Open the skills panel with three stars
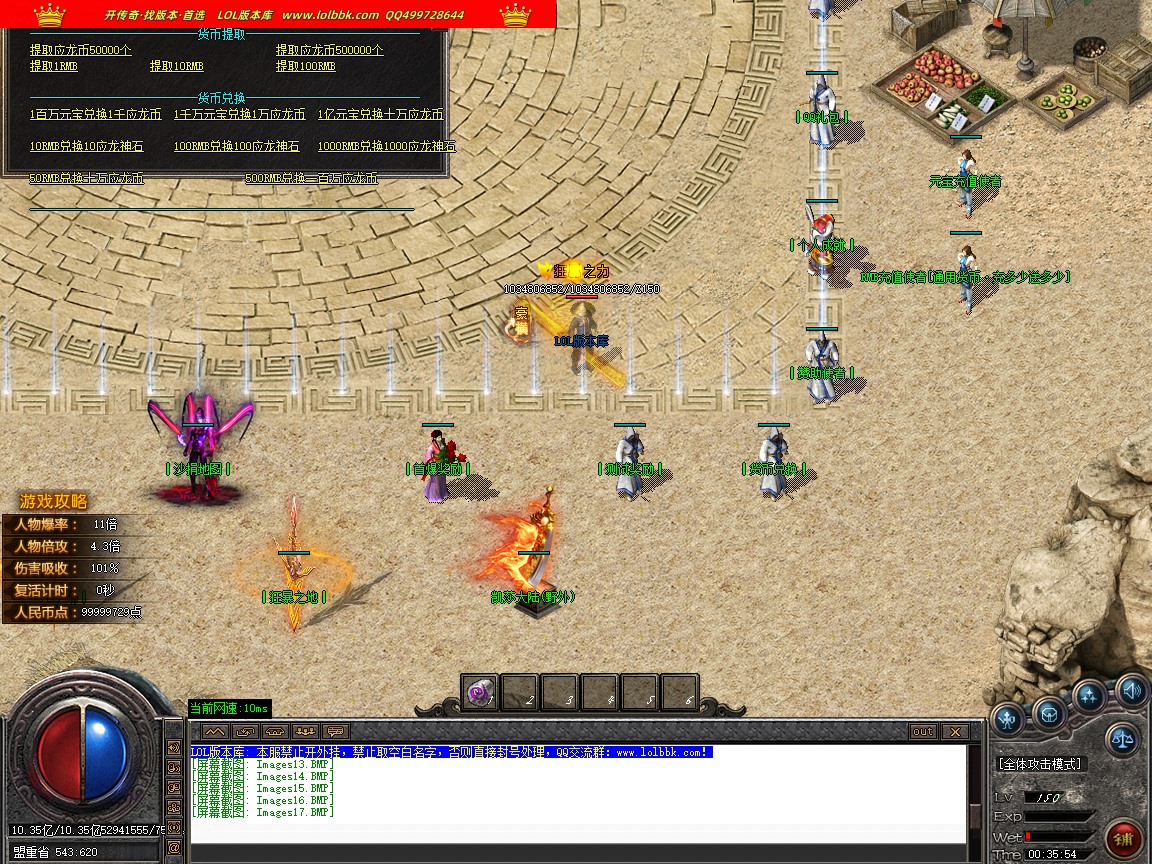This screenshot has width=1152, height=864. click(x=1090, y=696)
